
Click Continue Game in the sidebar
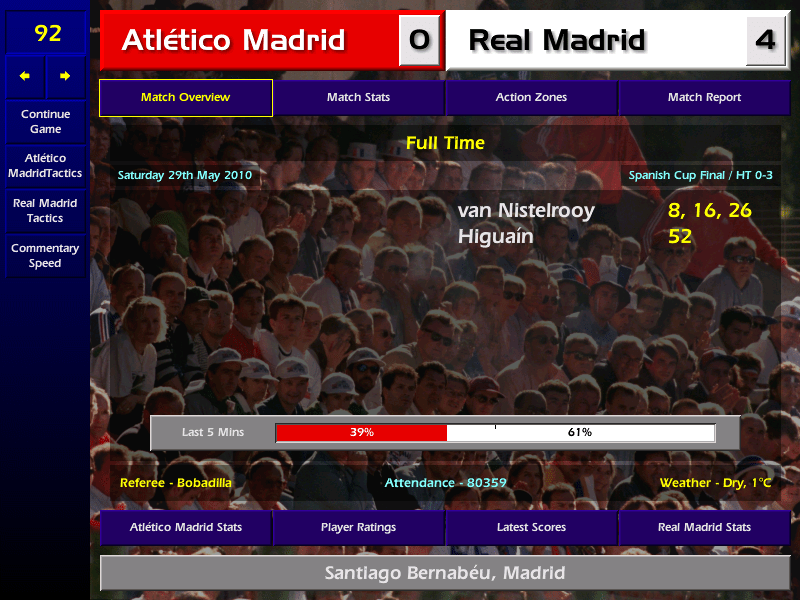[45, 122]
